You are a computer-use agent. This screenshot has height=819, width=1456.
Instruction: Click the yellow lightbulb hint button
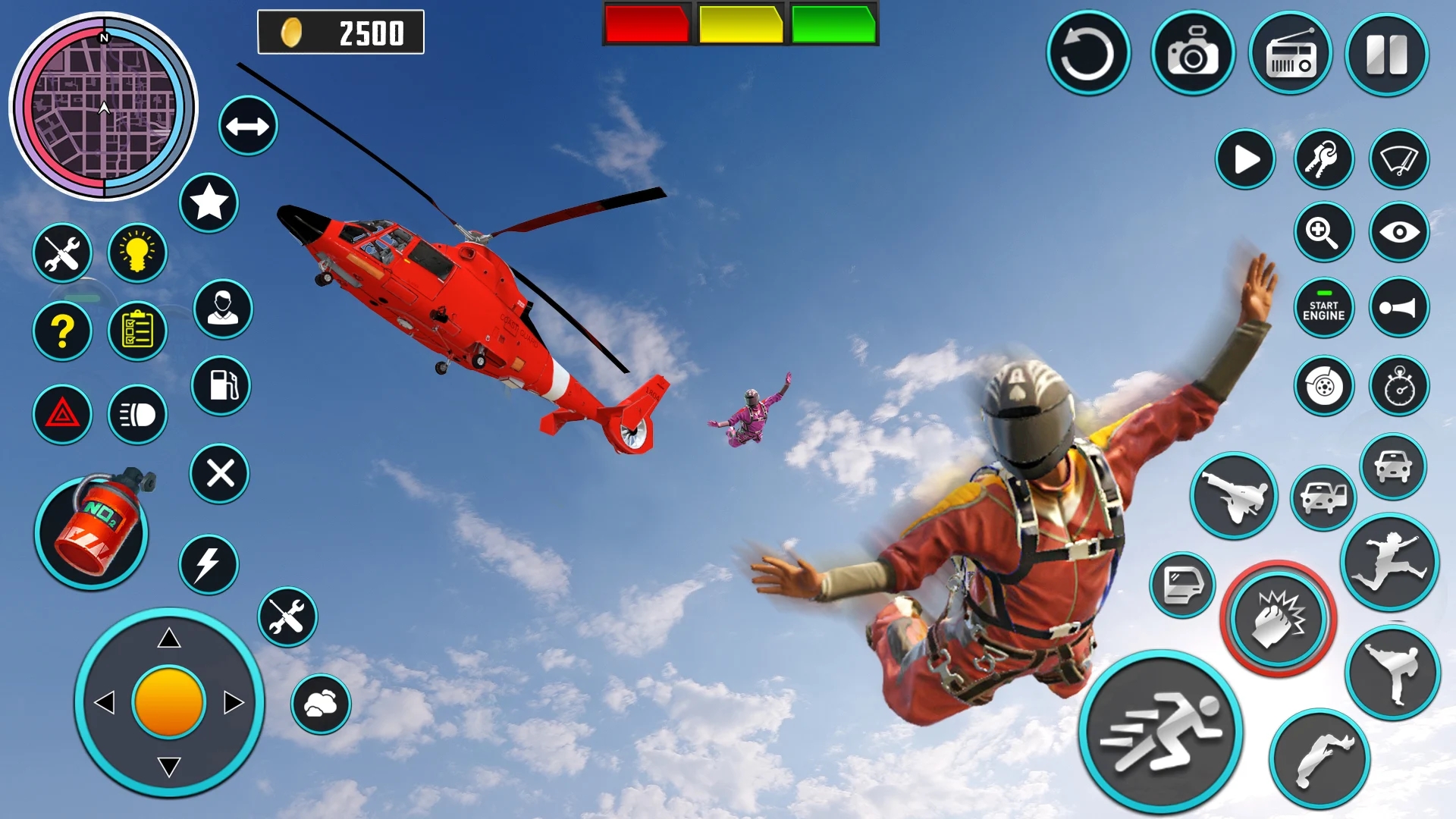point(137,253)
